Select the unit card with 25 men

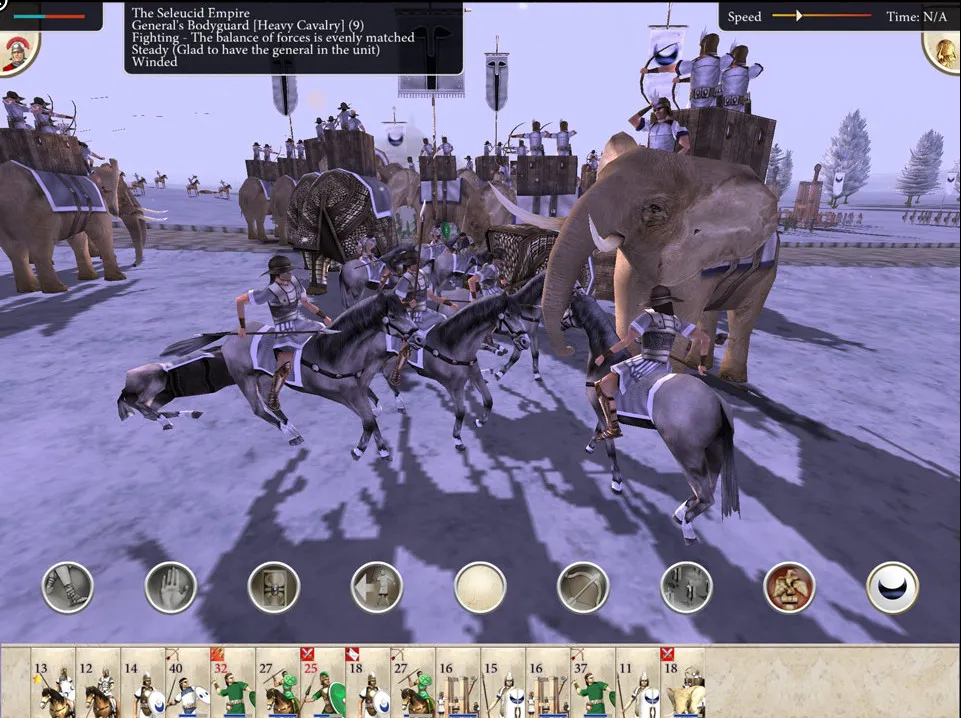tap(322, 682)
